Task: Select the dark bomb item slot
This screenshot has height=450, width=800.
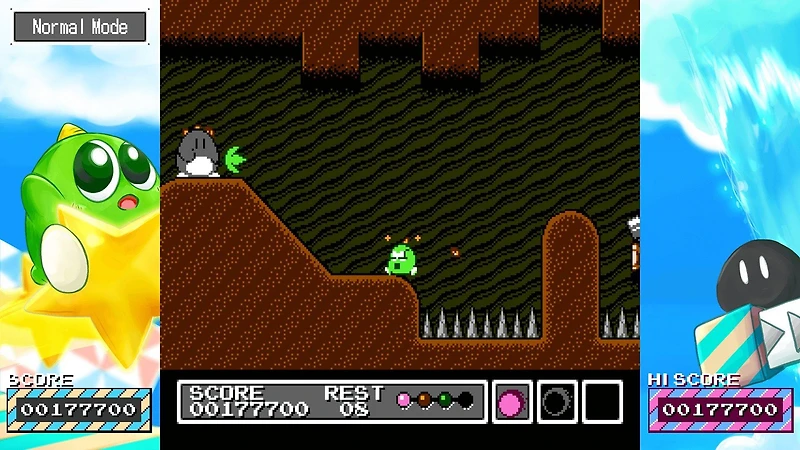Action: (557, 402)
